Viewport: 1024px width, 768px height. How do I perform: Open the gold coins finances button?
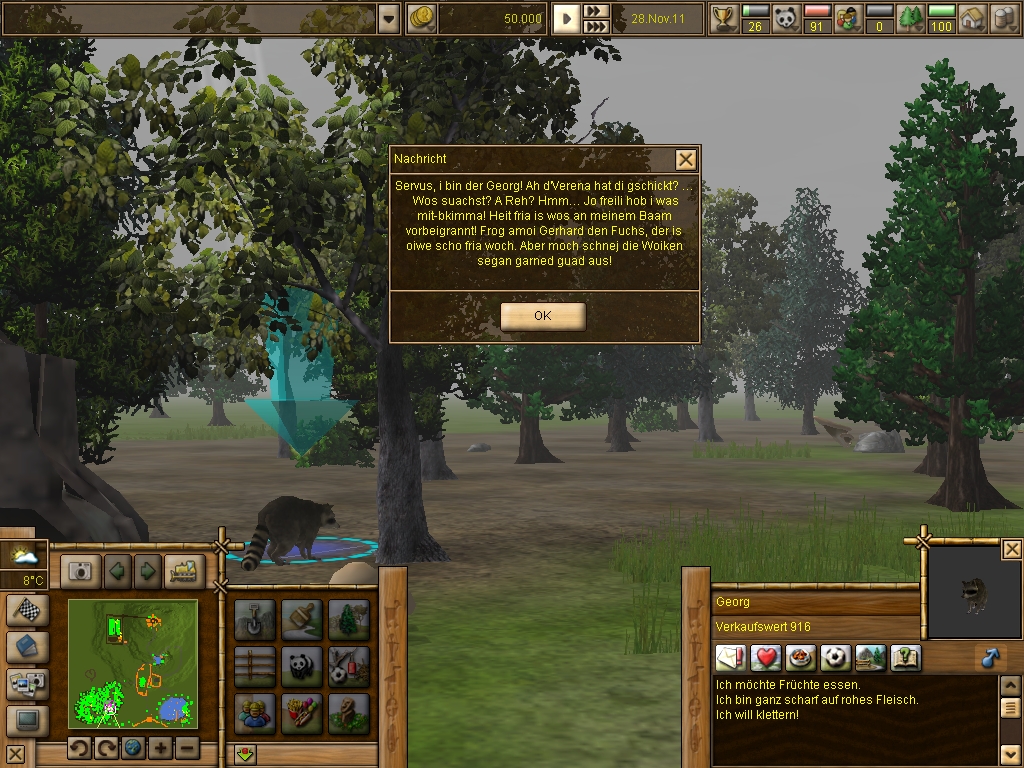pyautogui.click(x=420, y=18)
